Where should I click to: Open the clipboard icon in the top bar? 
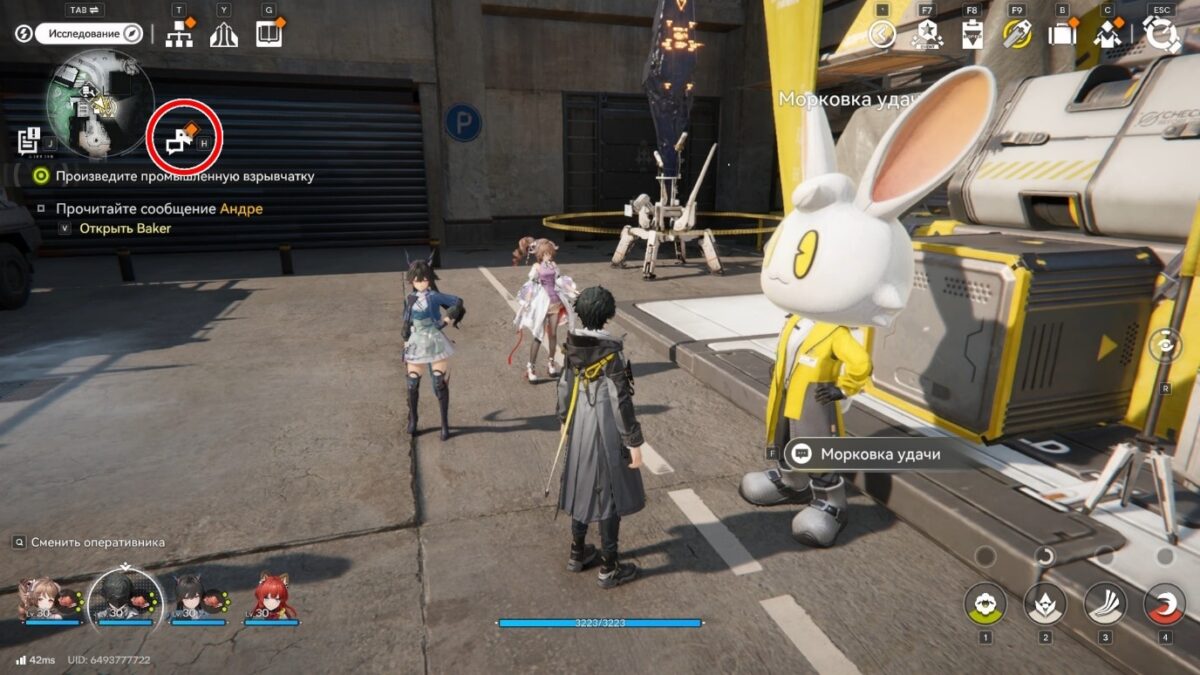972,35
